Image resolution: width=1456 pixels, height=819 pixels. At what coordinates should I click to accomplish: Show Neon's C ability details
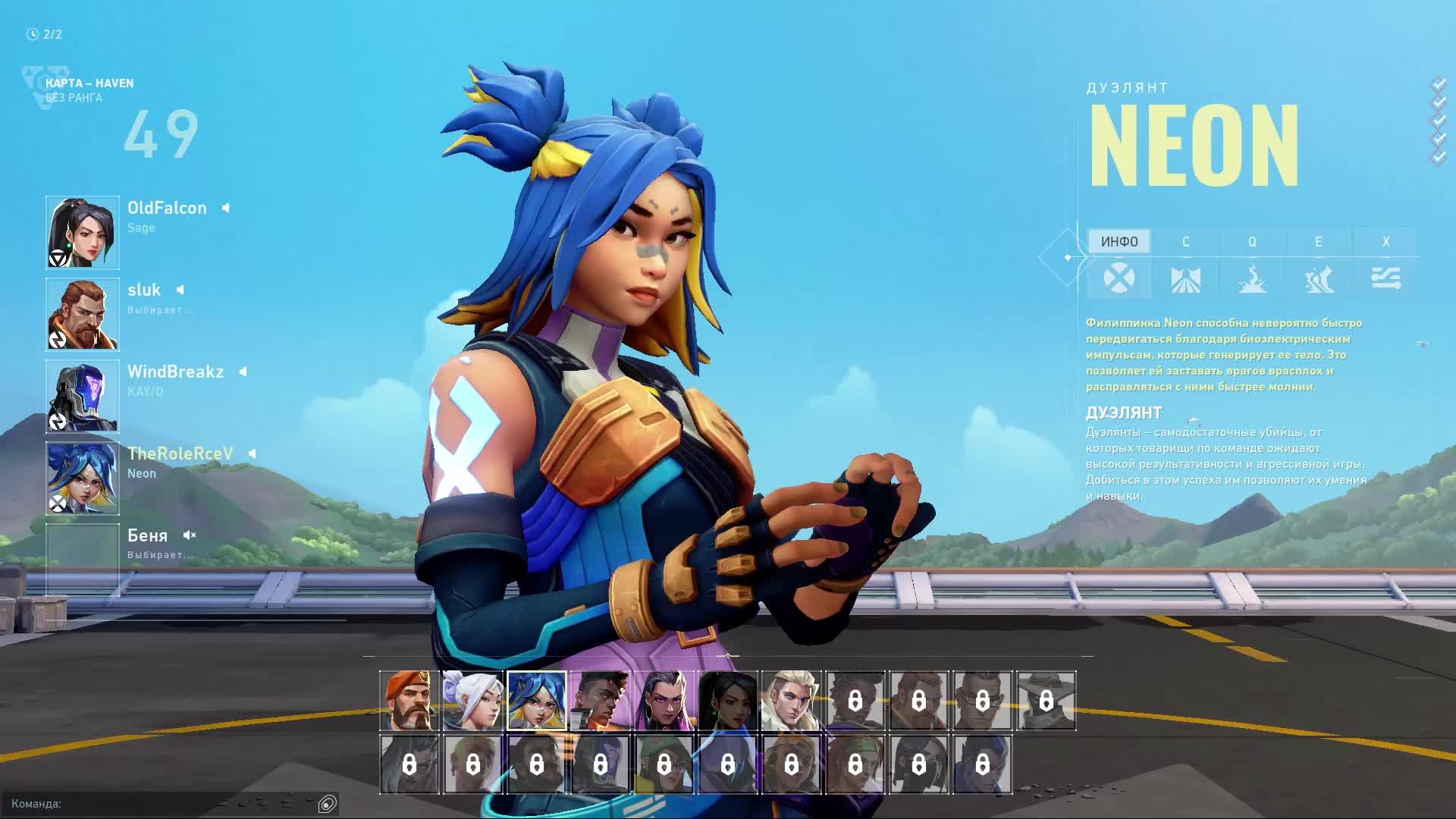coord(1186,242)
